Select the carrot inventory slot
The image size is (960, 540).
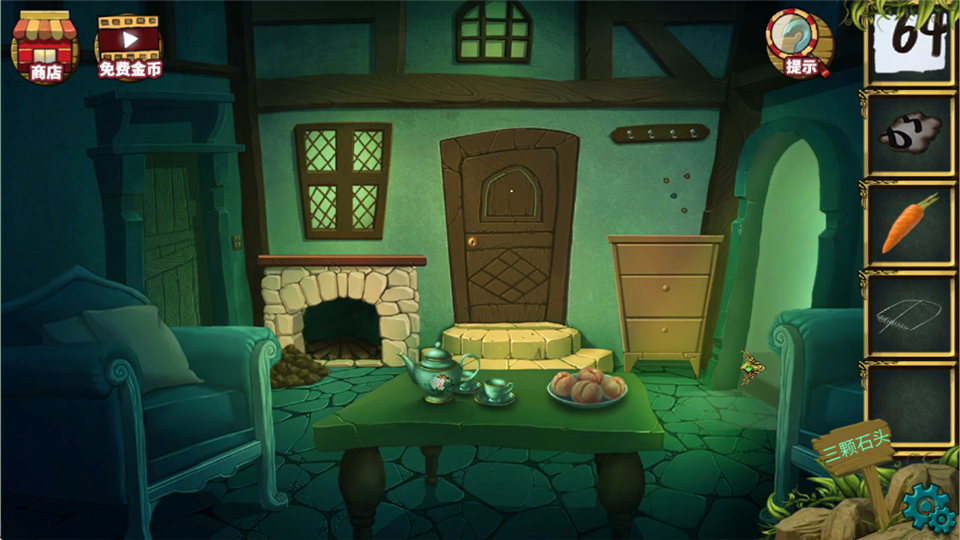pyautogui.click(x=910, y=224)
